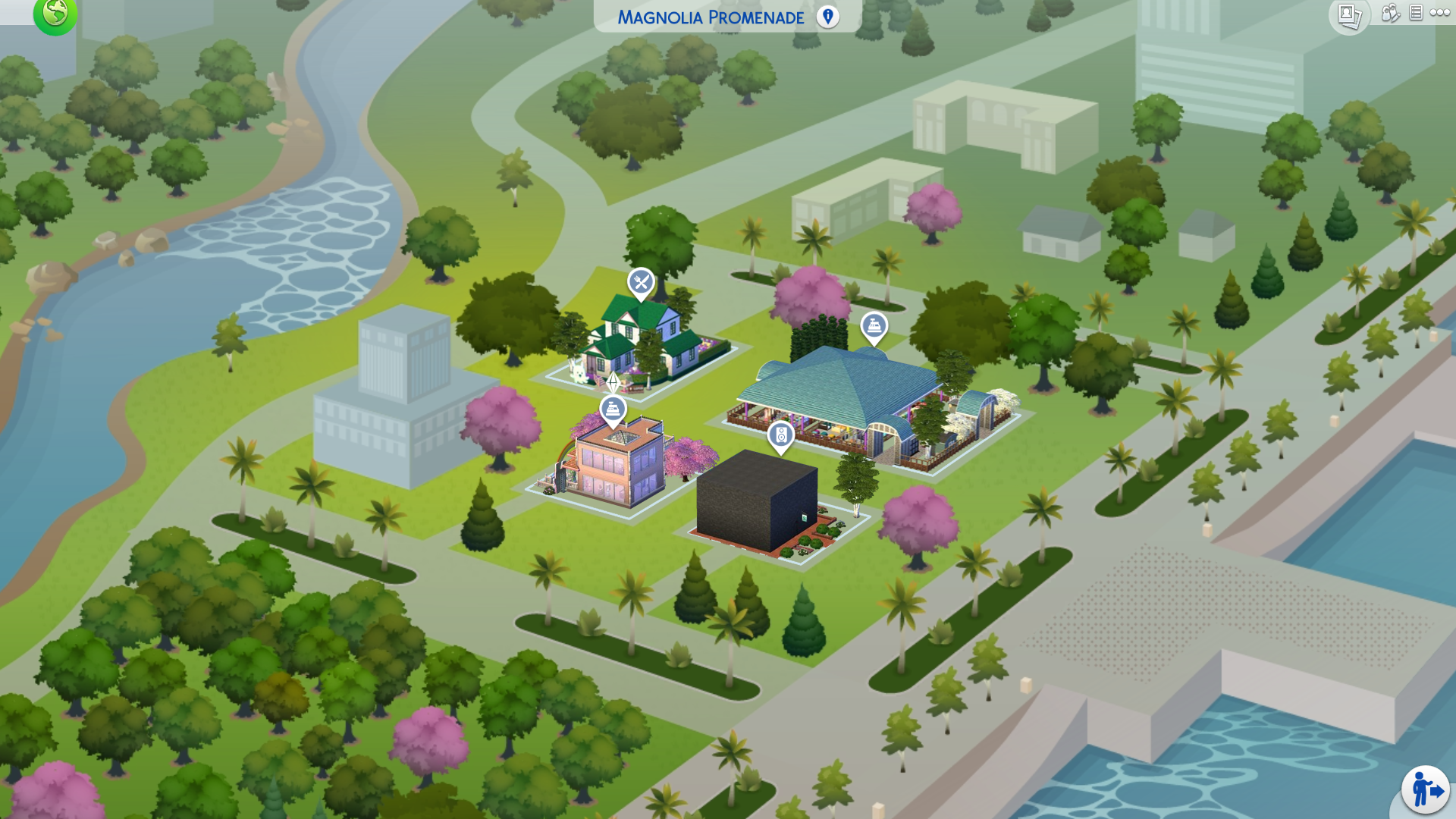Open the list panel icon
Image resolution: width=1456 pixels, height=819 pixels.
click(x=1416, y=13)
